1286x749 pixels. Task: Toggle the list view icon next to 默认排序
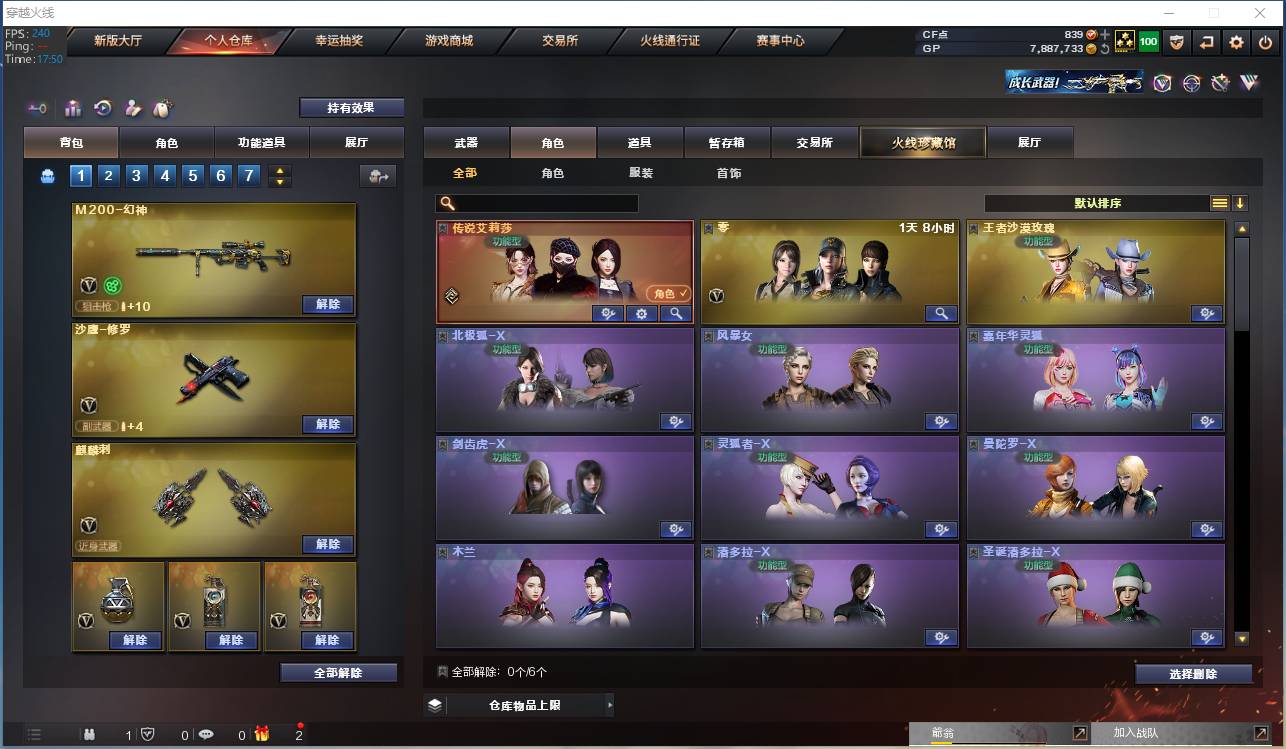tap(1218, 202)
